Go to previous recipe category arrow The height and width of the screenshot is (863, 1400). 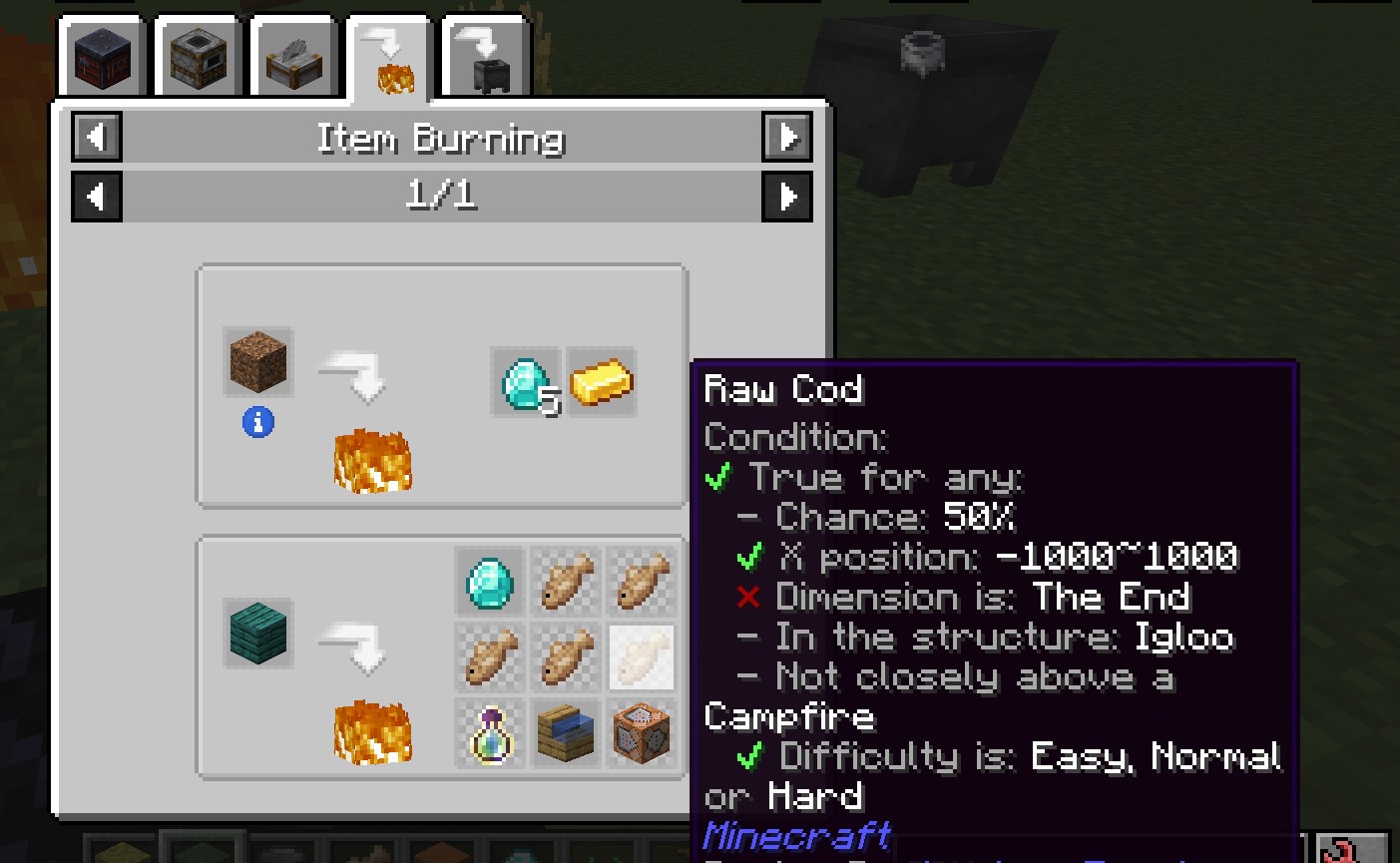tap(97, 137)
